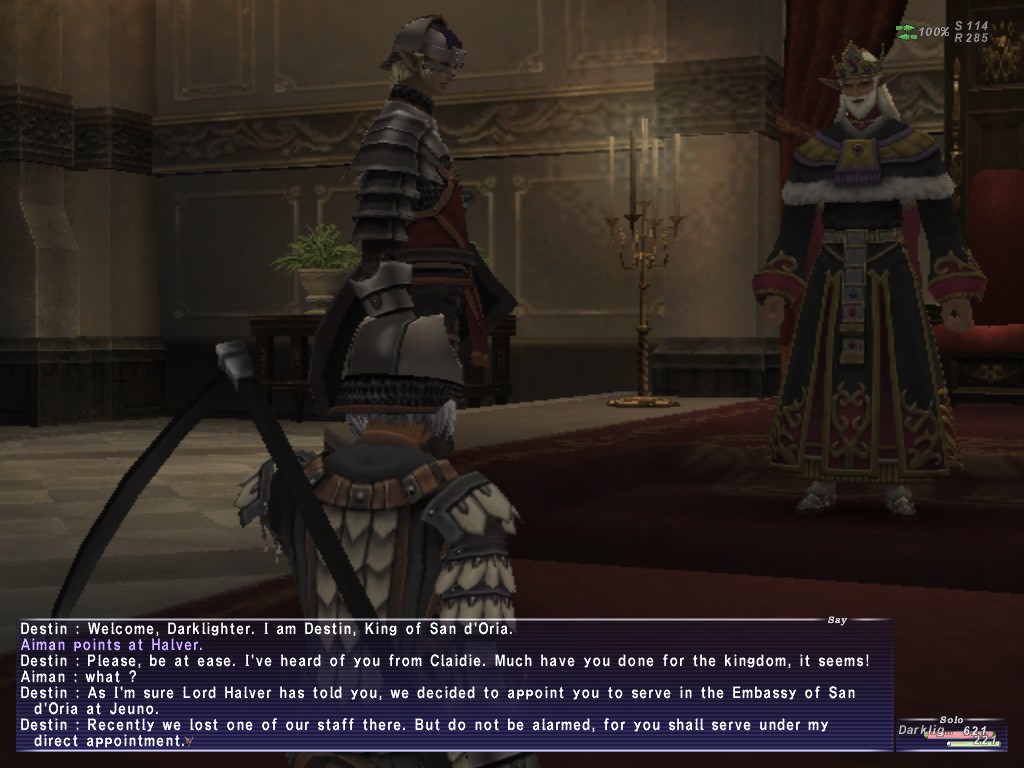Click the chat log window
Screen dimensions: 1024x768
tap(455, 685)
